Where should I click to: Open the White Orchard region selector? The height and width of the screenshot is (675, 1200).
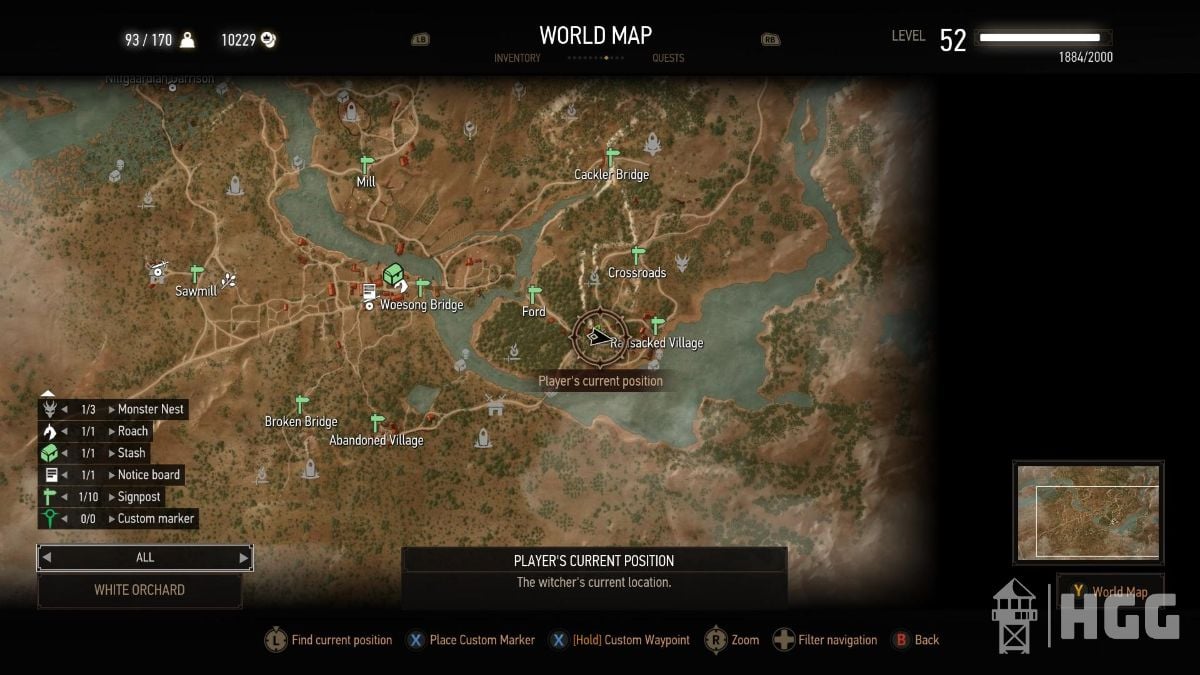tap(140, 590)
